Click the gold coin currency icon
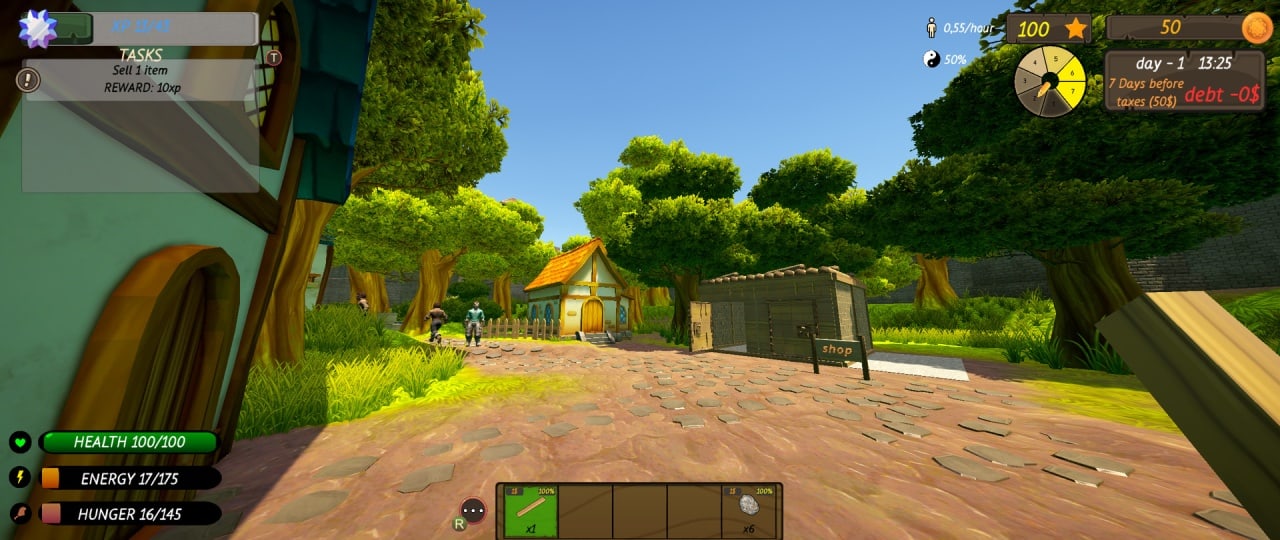This screenshot has width=1280, height=540. pyautogui.click(x=1257, y=28)
